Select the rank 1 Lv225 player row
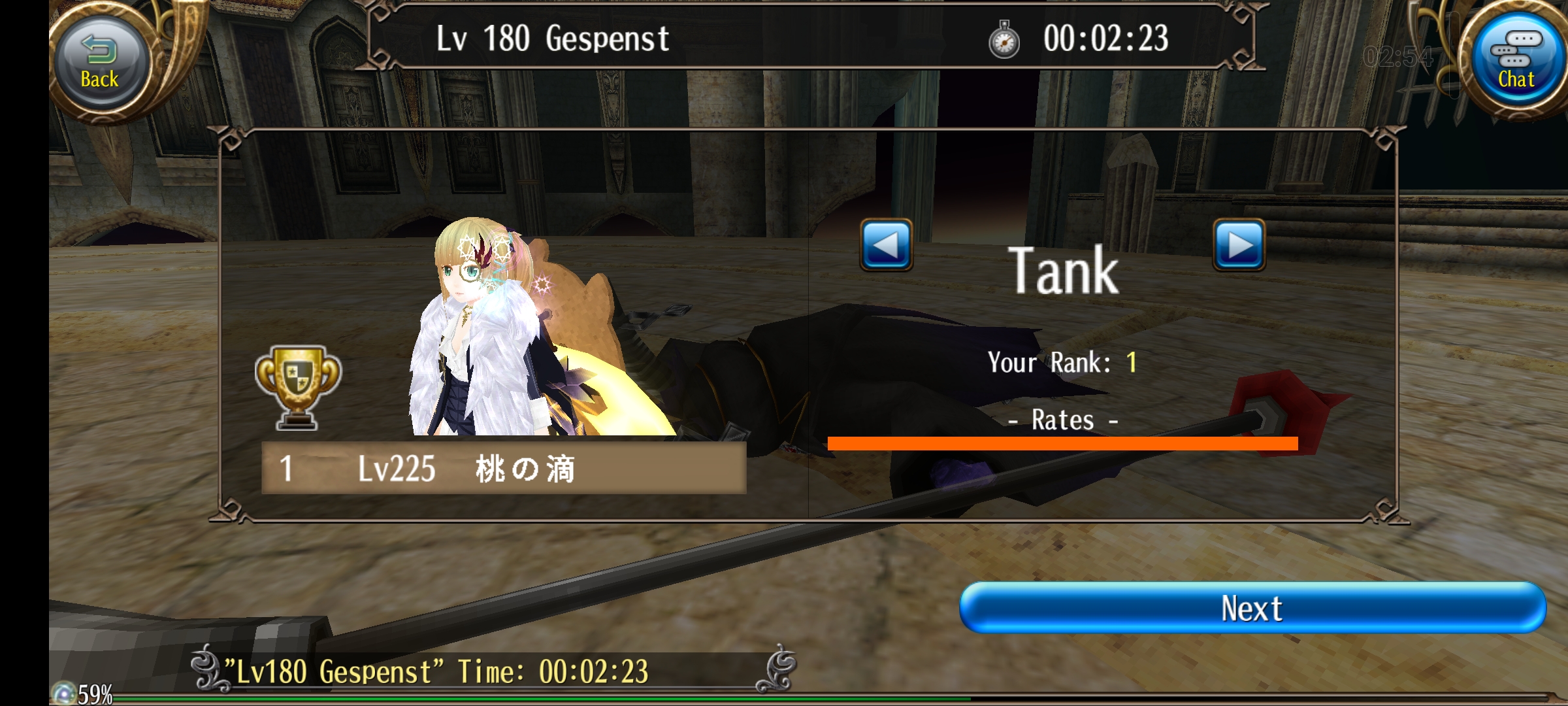Image resolution: width=1568 pixels, height=706 pixels. (503, 468)
